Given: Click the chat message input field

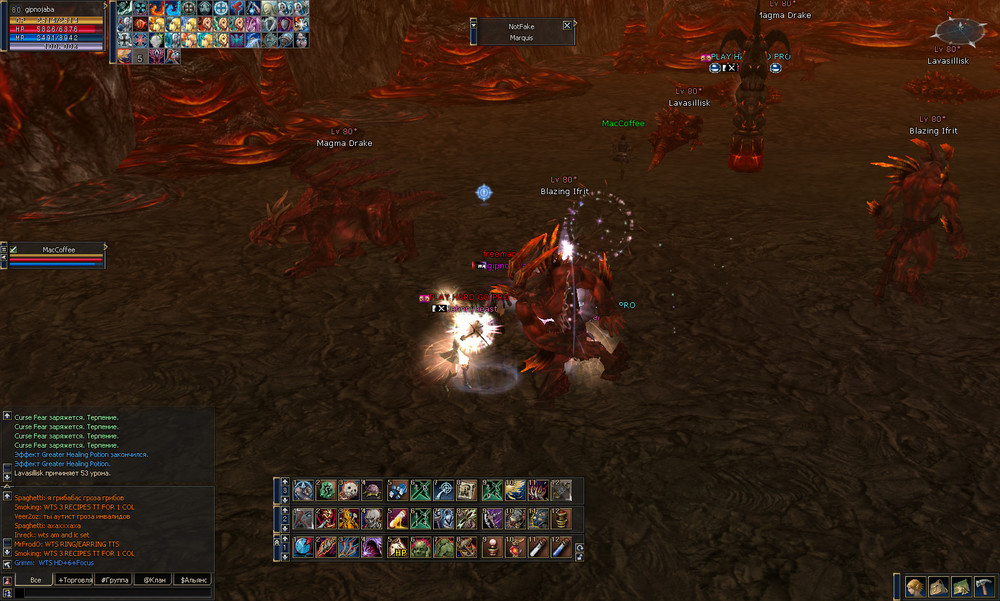Looking at the screenshot, I should click(110, 593).
